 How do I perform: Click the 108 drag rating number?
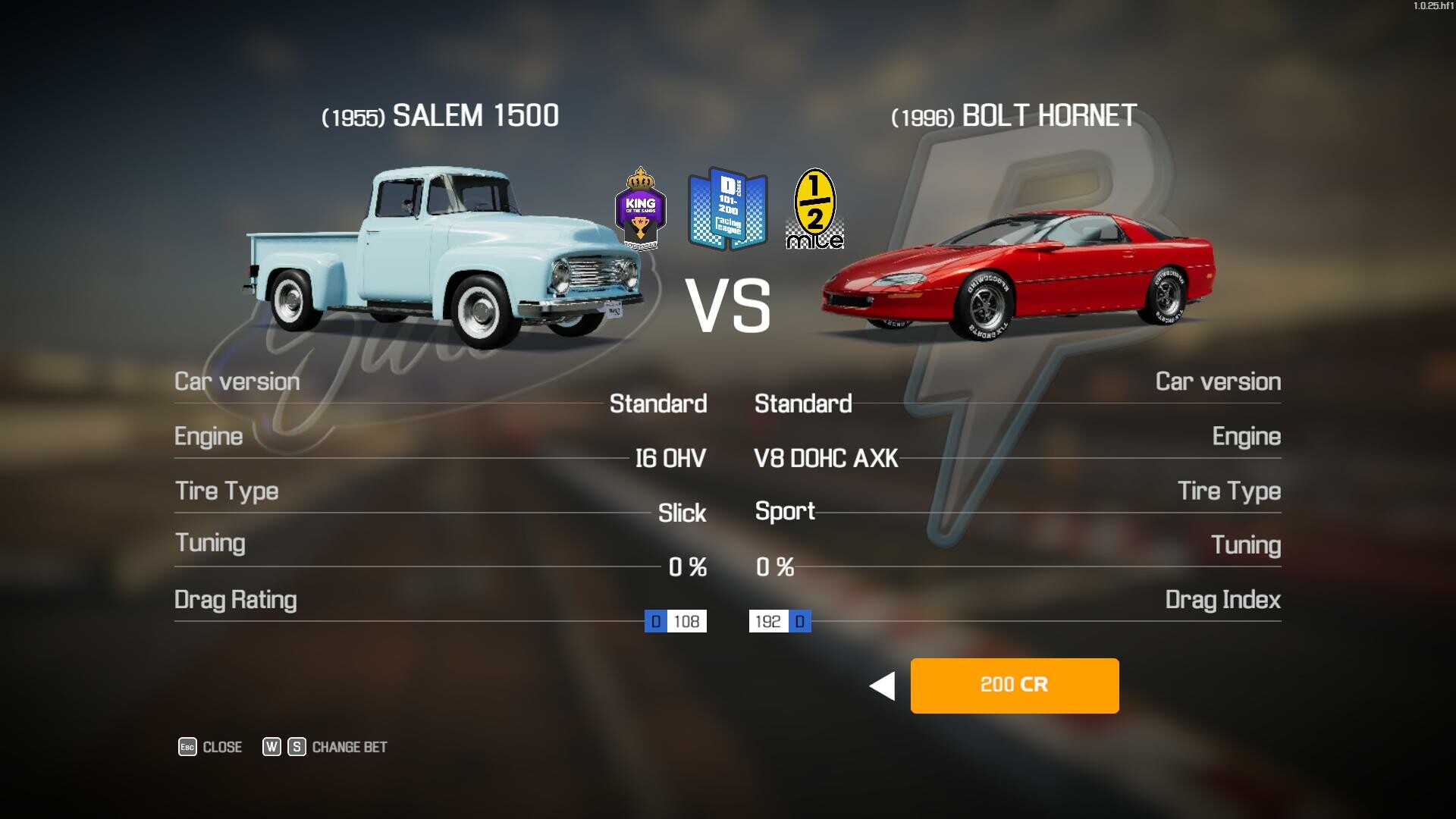tap(685, 620)
